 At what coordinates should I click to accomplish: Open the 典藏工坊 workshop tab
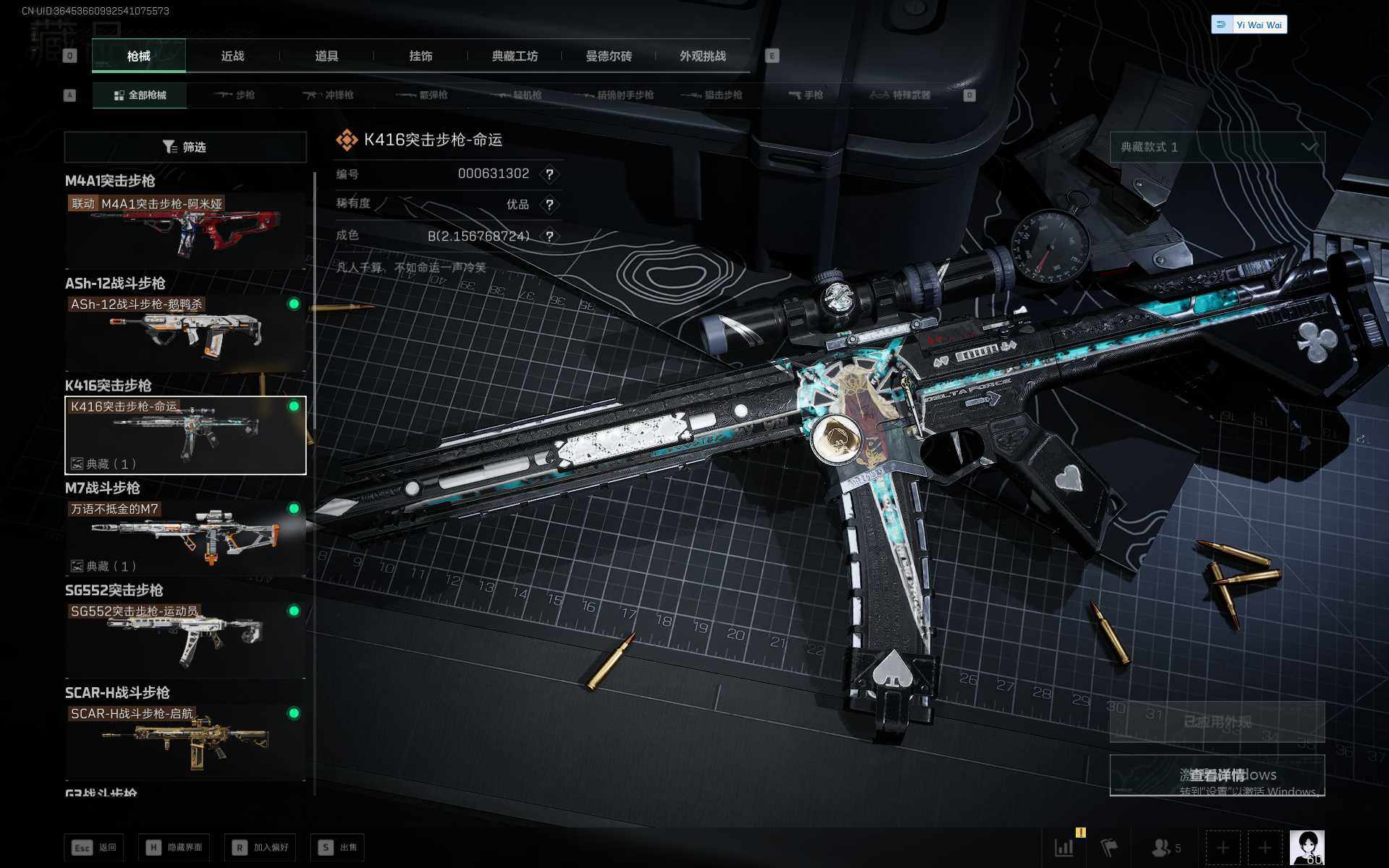(514, 56)
